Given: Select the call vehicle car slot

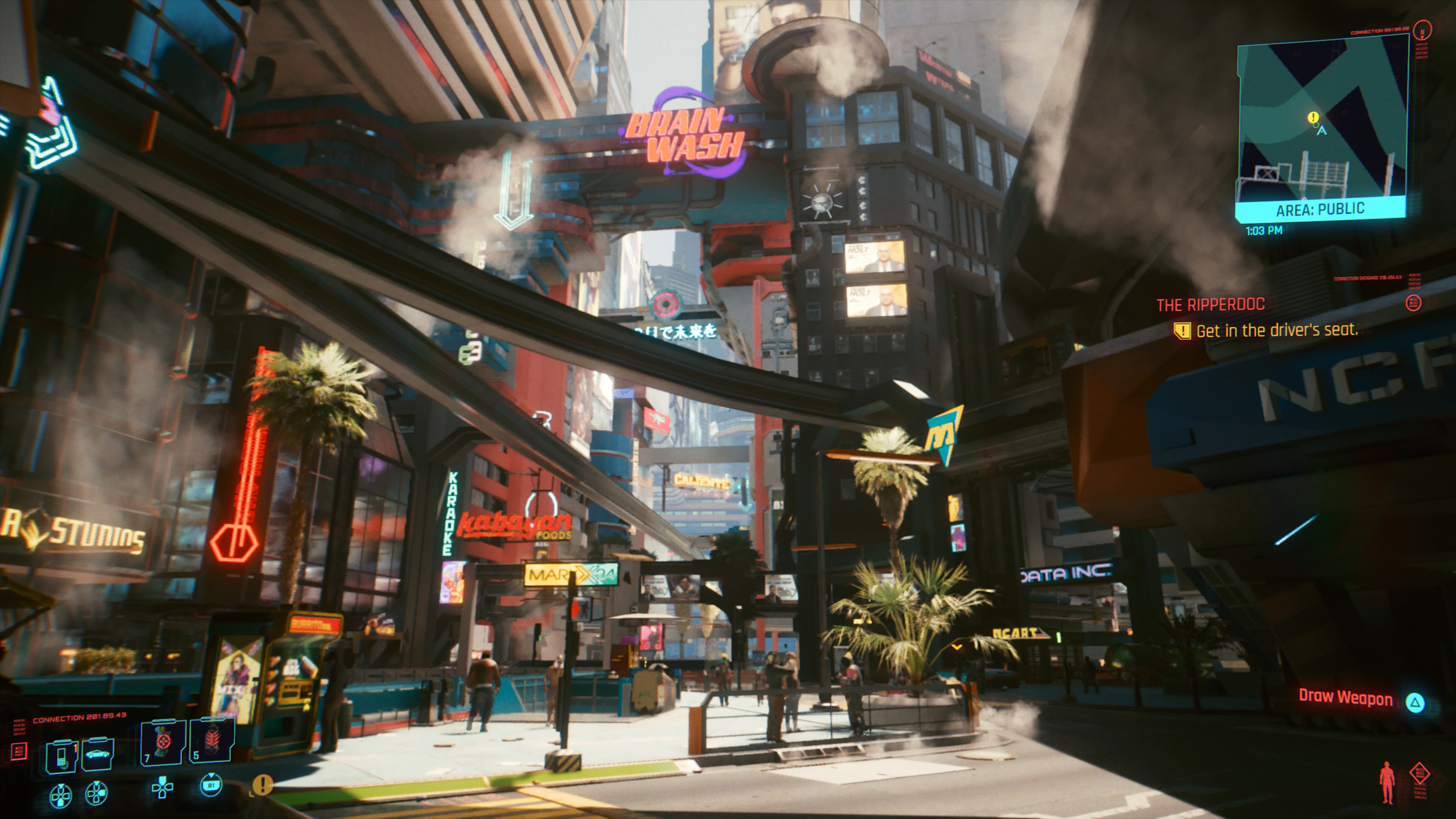Looking at the screenshot, I should (x=98, y=753).
